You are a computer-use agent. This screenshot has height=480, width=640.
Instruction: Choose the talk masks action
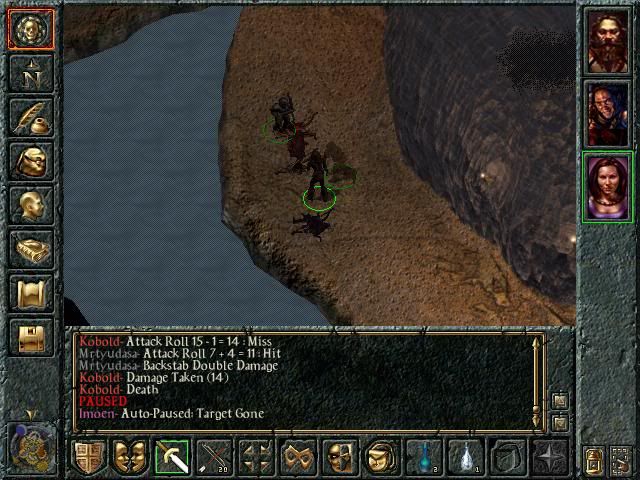click(x=131, y=457)
